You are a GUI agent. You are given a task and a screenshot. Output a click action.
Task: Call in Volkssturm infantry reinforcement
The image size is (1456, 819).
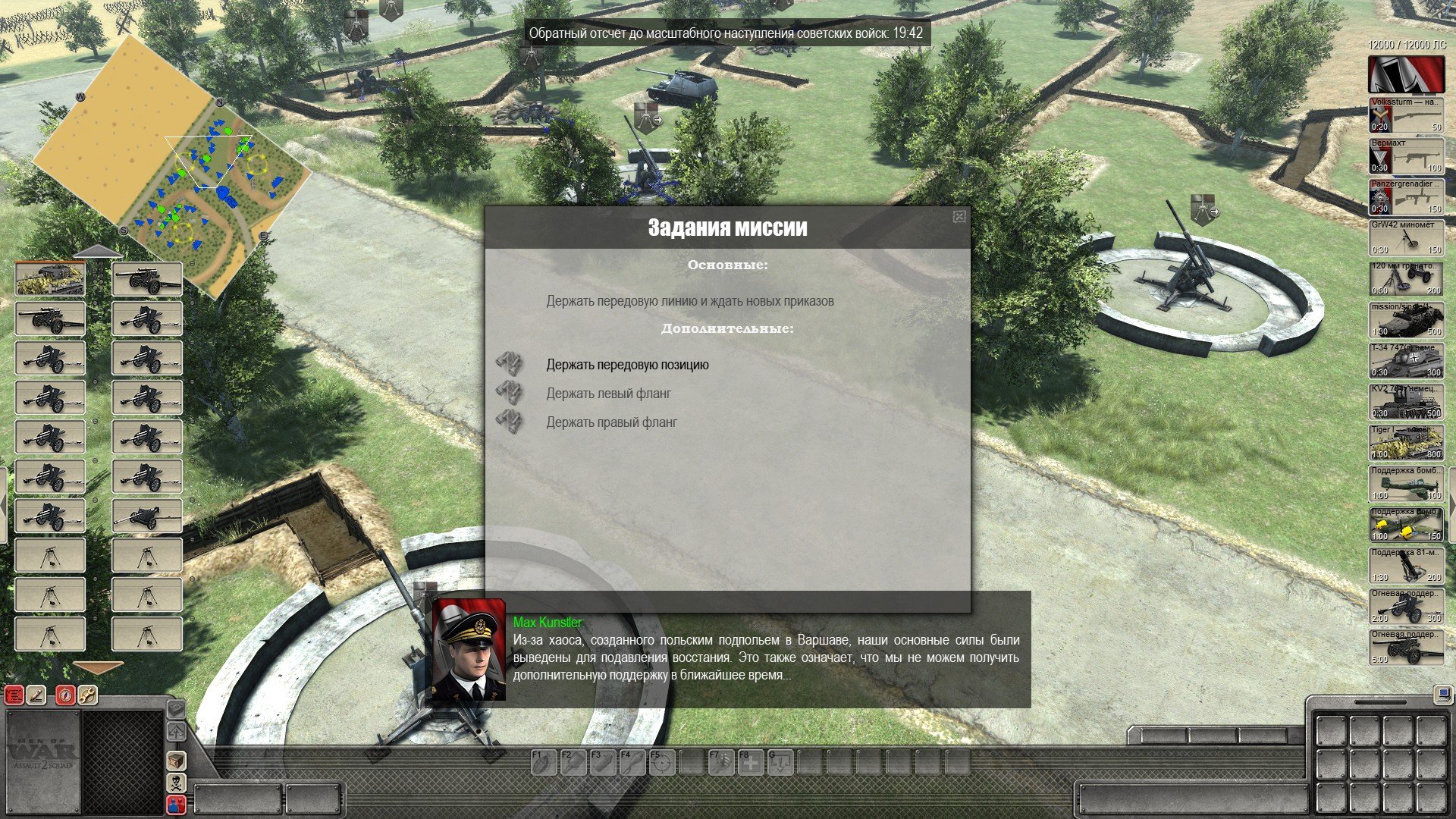coord(1406,115)
